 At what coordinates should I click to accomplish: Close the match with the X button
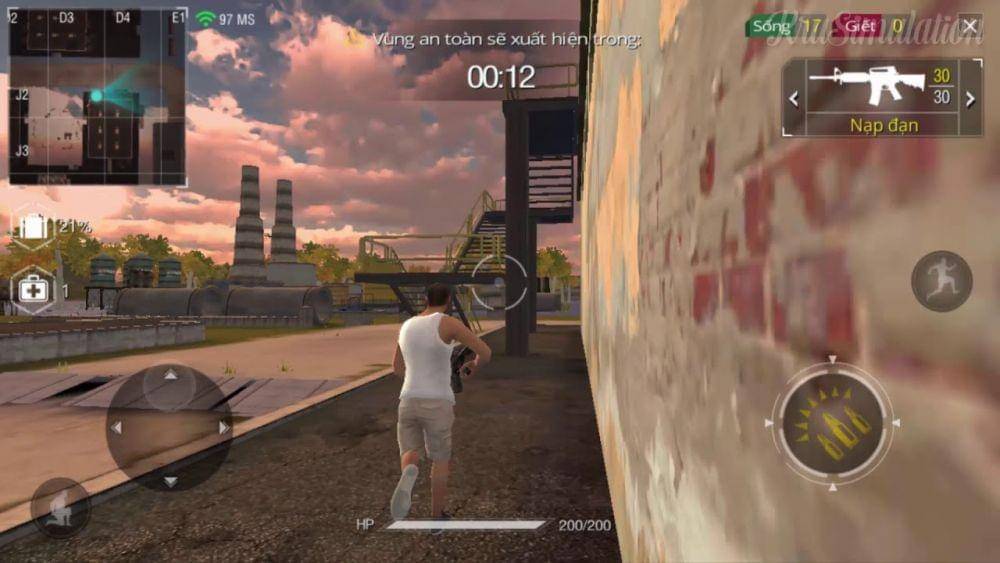coord(969,26)
